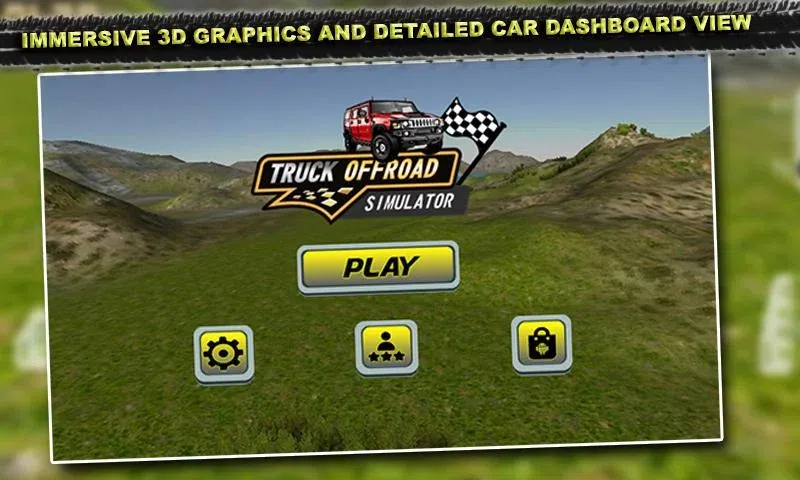Start the game with the PLAY button

pos(379,267)
